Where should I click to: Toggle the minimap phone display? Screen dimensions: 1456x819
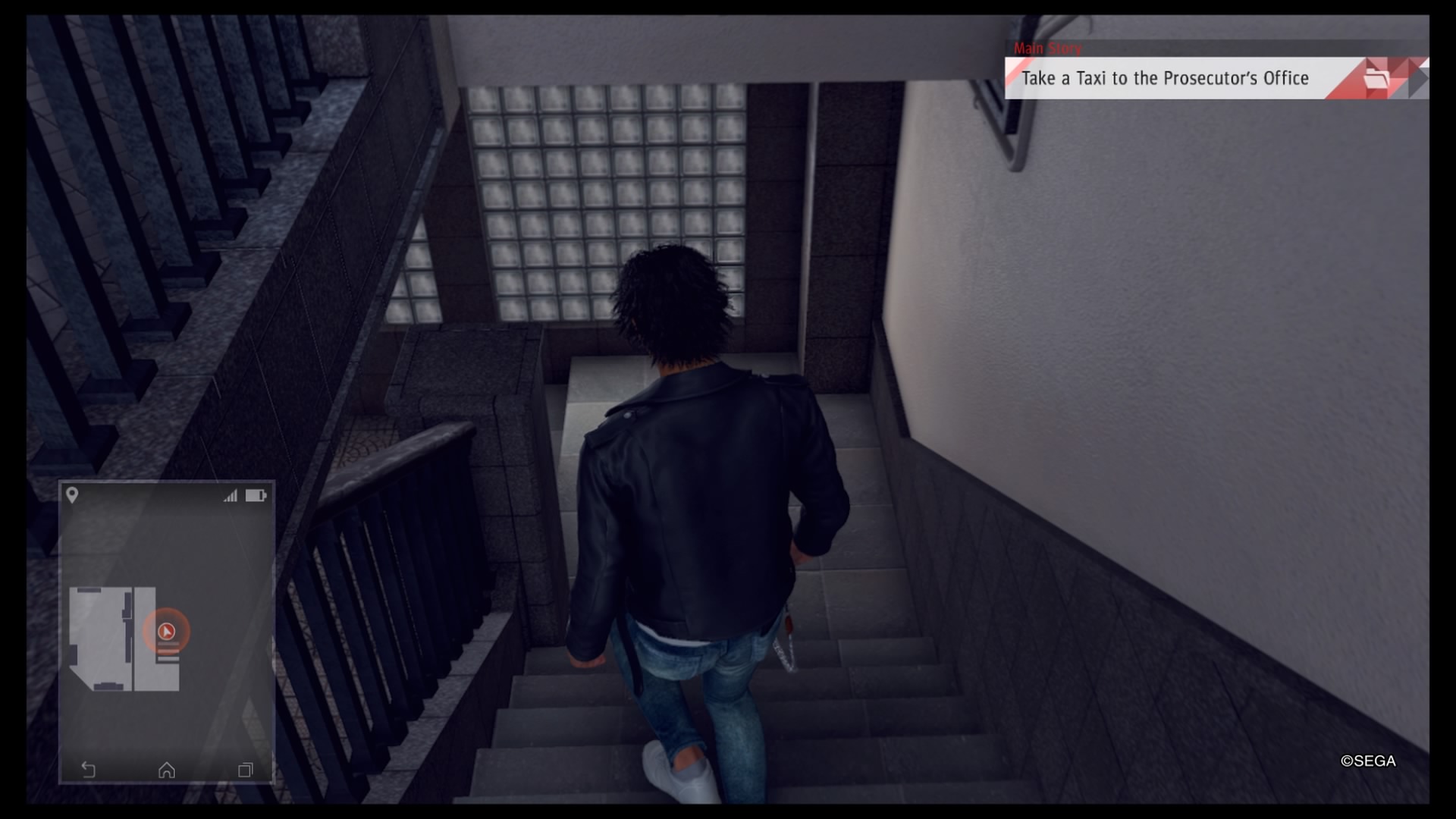coord(166,633)
